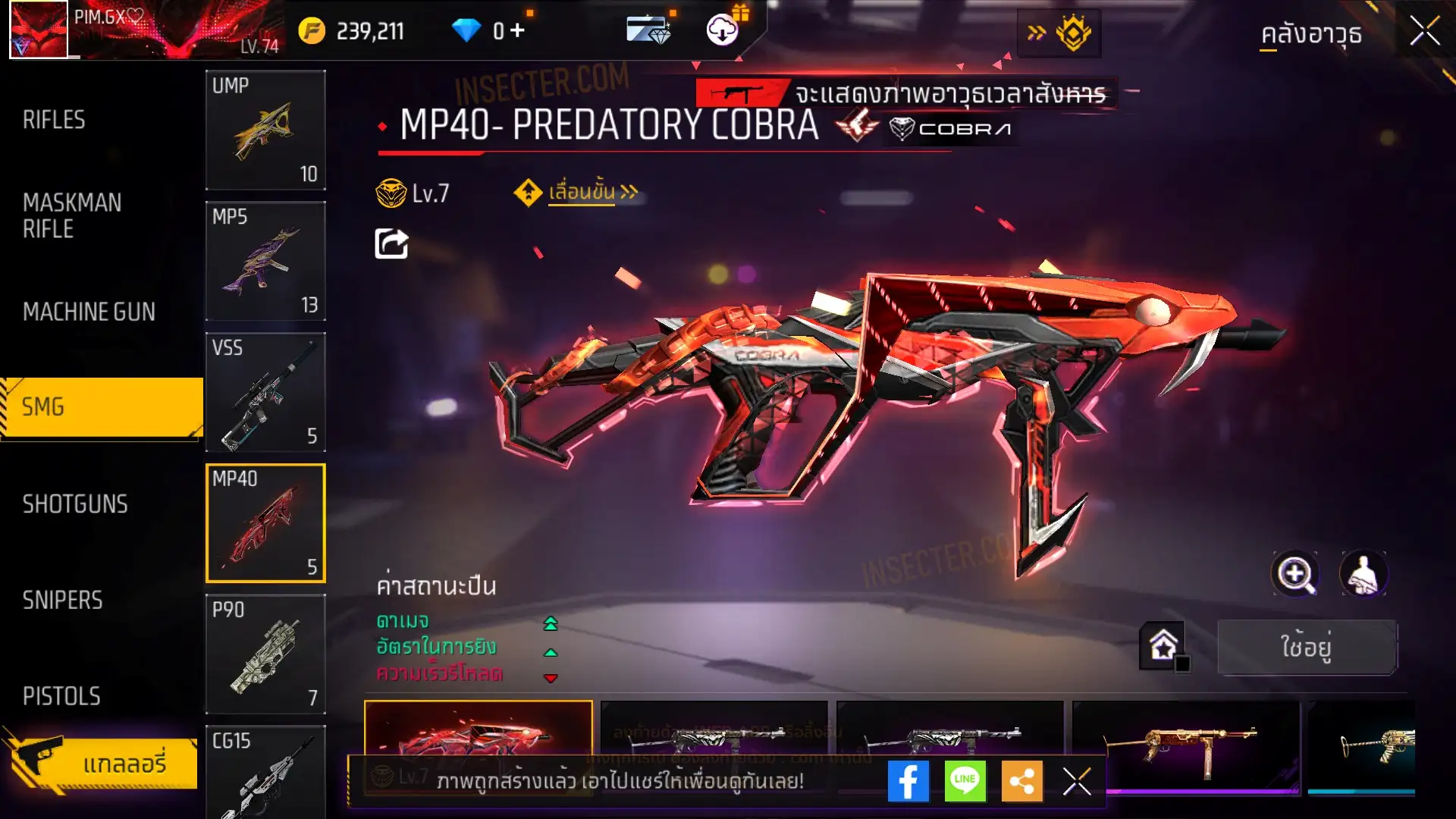Select the MP5 weapon tile

(265, 261)
